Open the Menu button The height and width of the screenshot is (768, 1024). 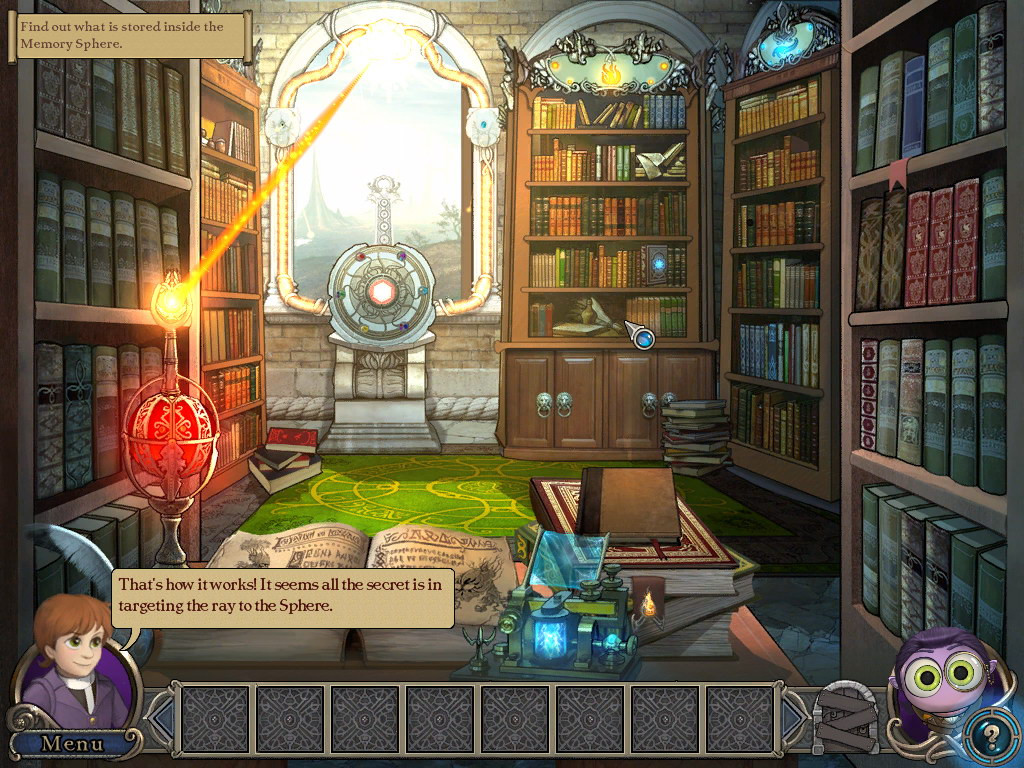click(71, 743)
